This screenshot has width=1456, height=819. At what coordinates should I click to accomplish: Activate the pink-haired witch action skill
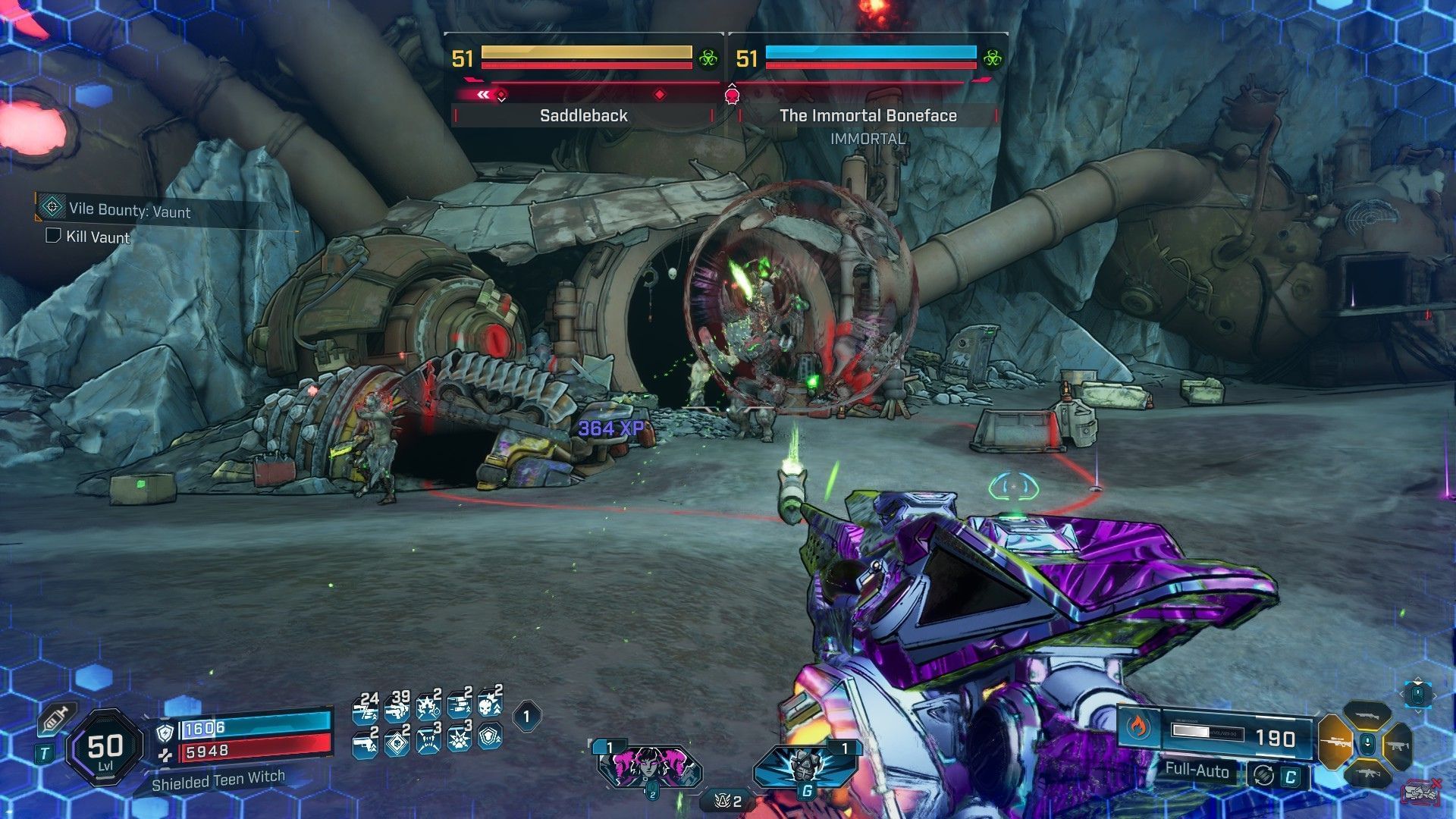coord(650,764)
